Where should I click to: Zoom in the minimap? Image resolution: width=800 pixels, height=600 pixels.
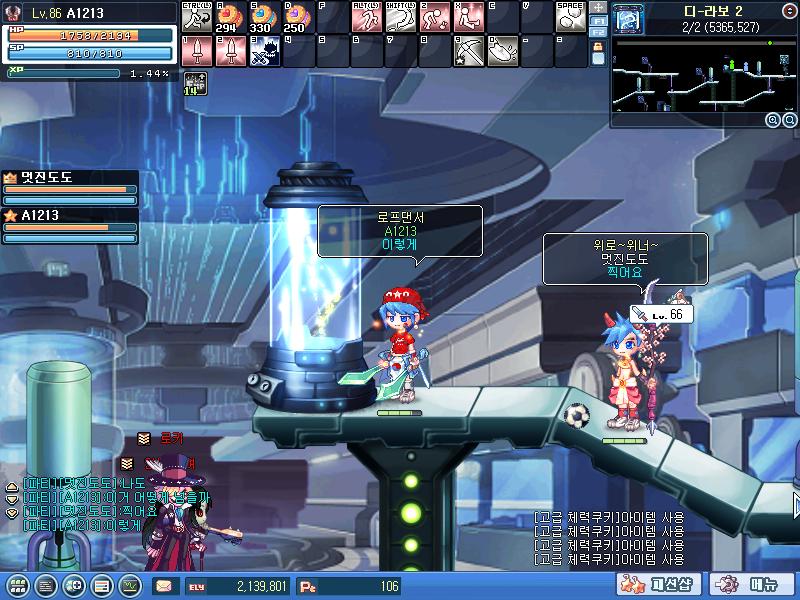(x=774, y=120)
